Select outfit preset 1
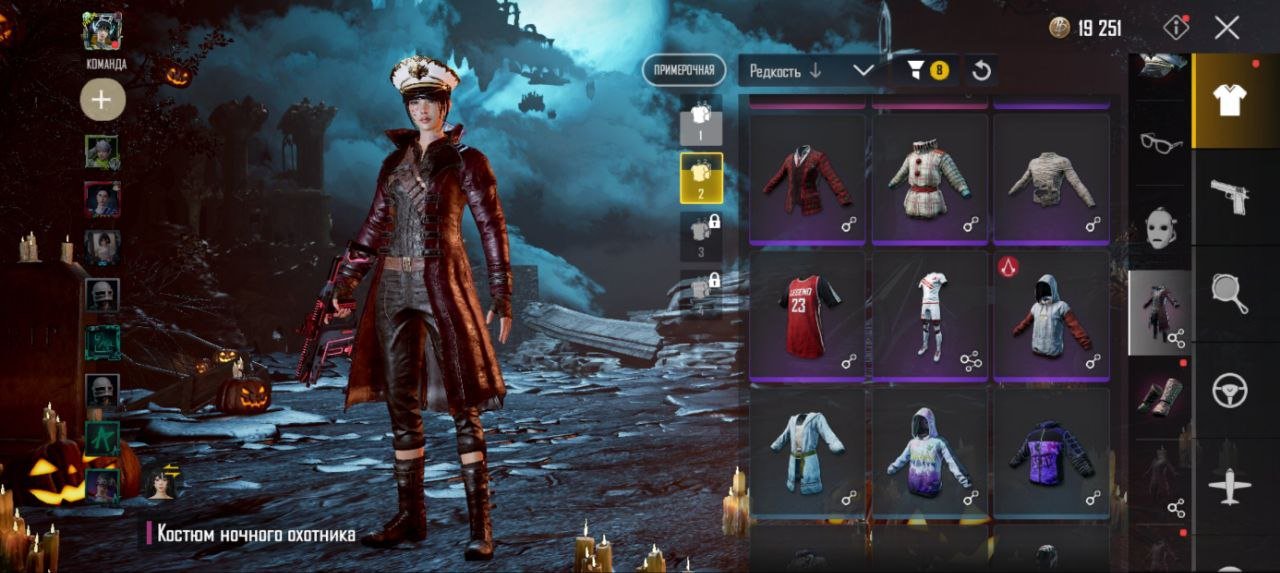The width and height of the screenshot is (1280, 573). [701, 120]
